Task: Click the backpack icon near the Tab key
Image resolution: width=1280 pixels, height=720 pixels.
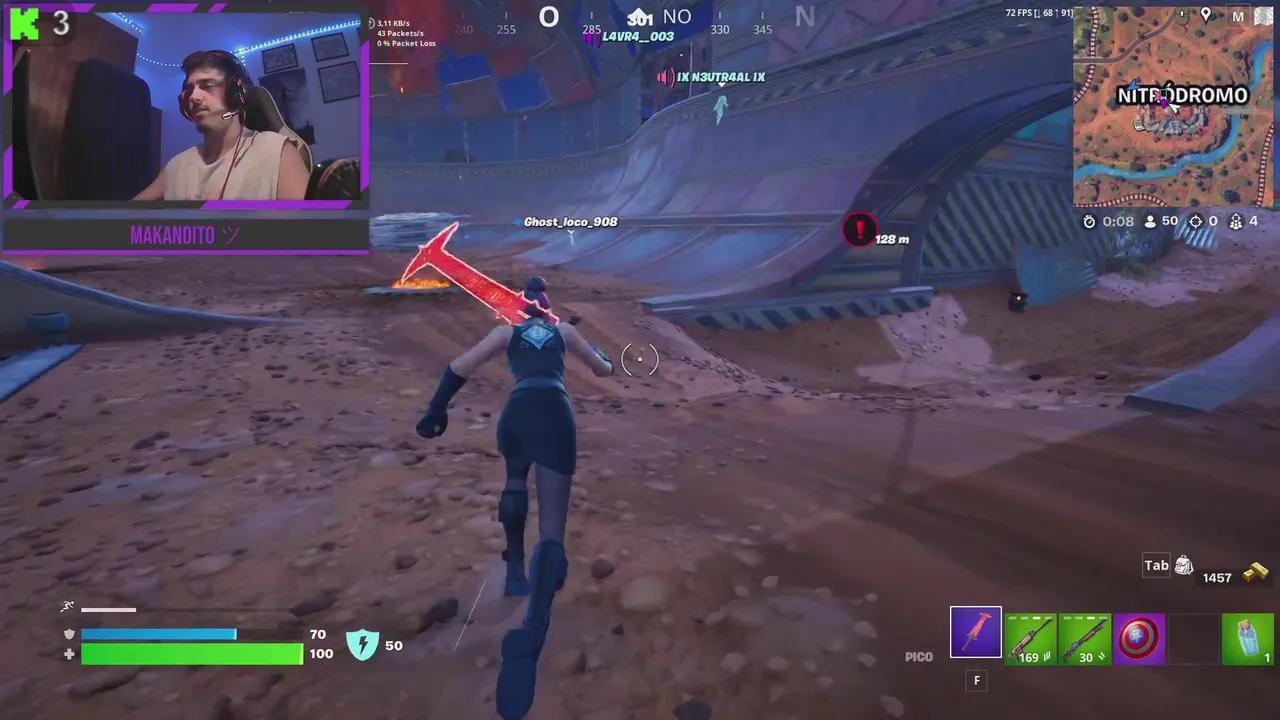Action: [1184, 565]
